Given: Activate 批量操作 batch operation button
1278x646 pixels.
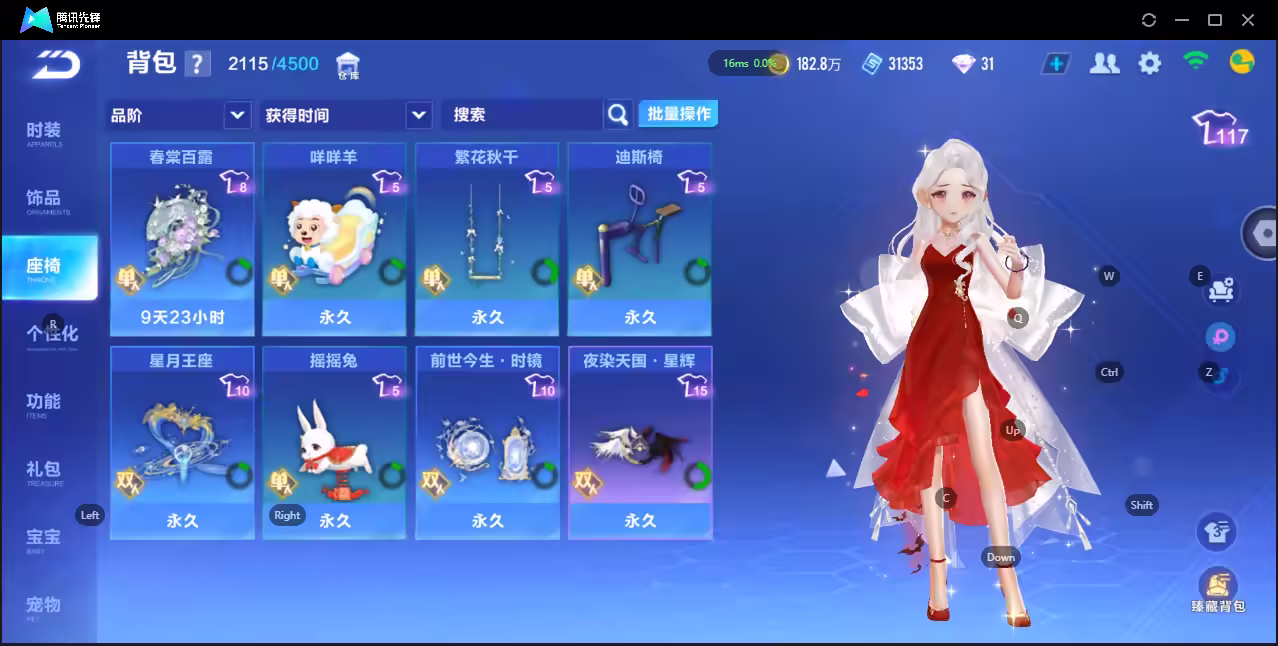Looking at the screenshot, I should pos(679,114).
